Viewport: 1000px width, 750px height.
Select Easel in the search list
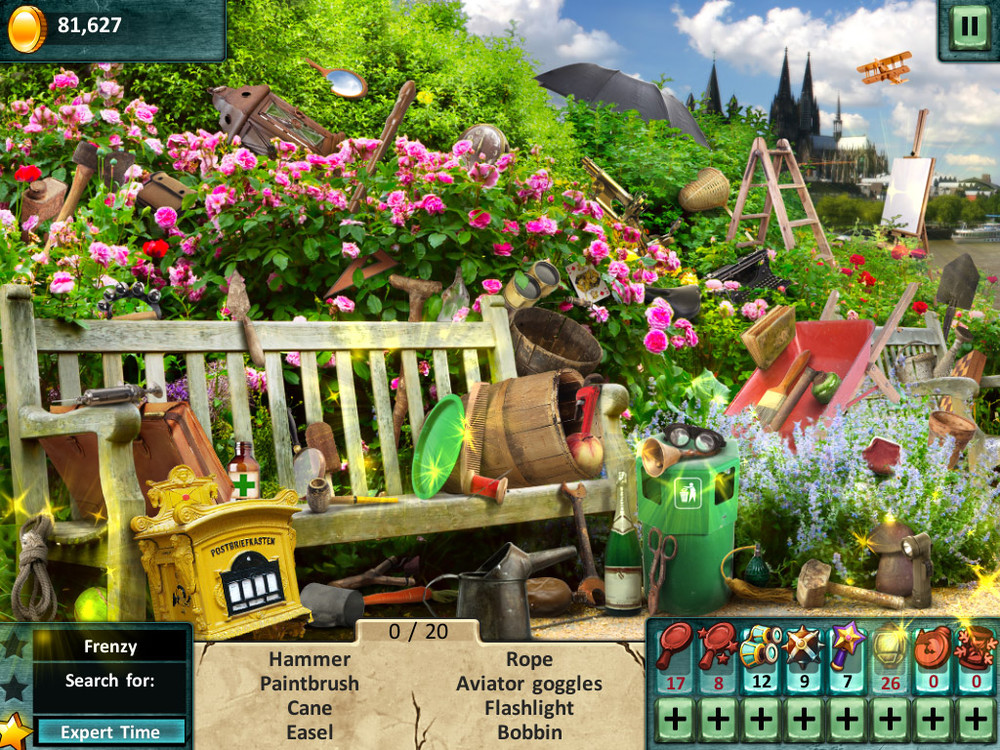(310, 732)
